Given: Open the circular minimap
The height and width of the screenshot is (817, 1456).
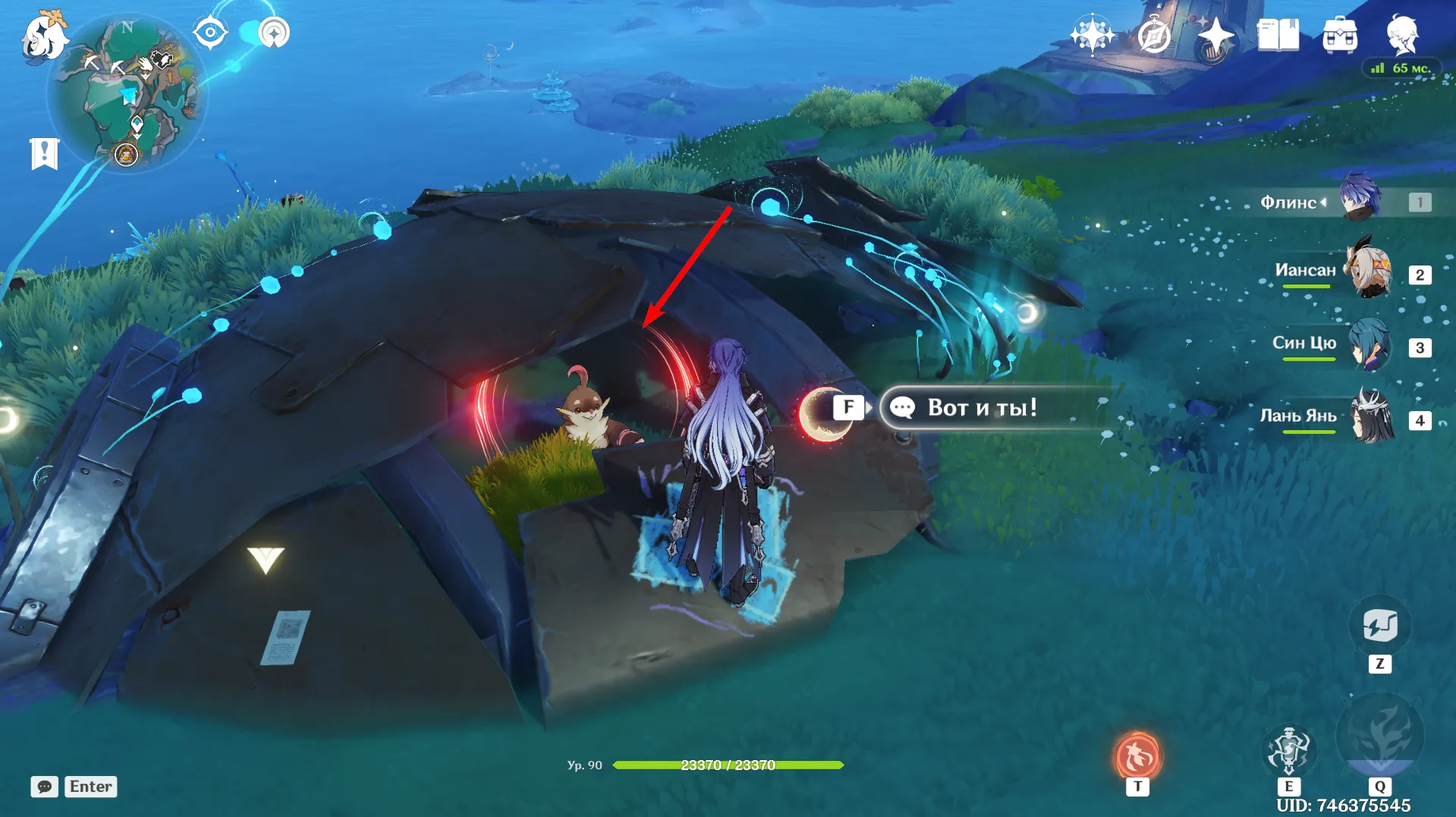Looking at the screenshot, I should 126,93.
